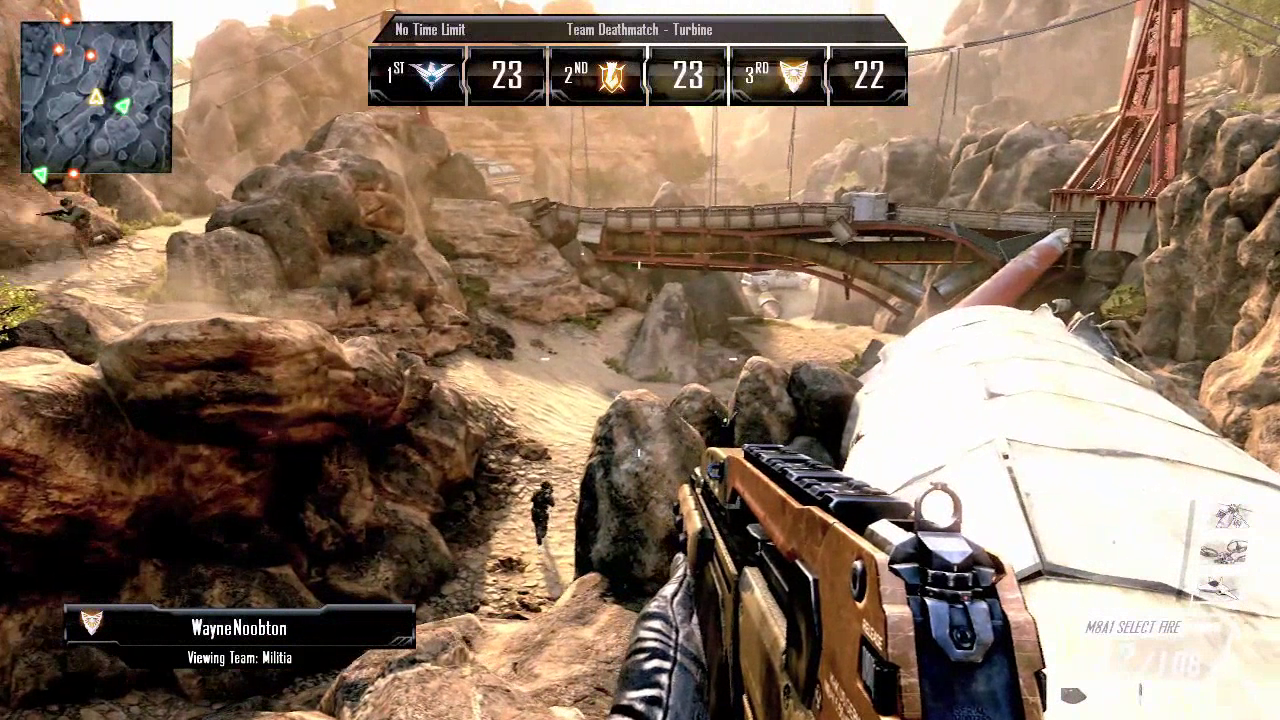Image resolution: width=1280 pixels, height=720 pixels.
Task: Click the M8A1 Select Fire weapon label
Action: [x=1133, y=628]
